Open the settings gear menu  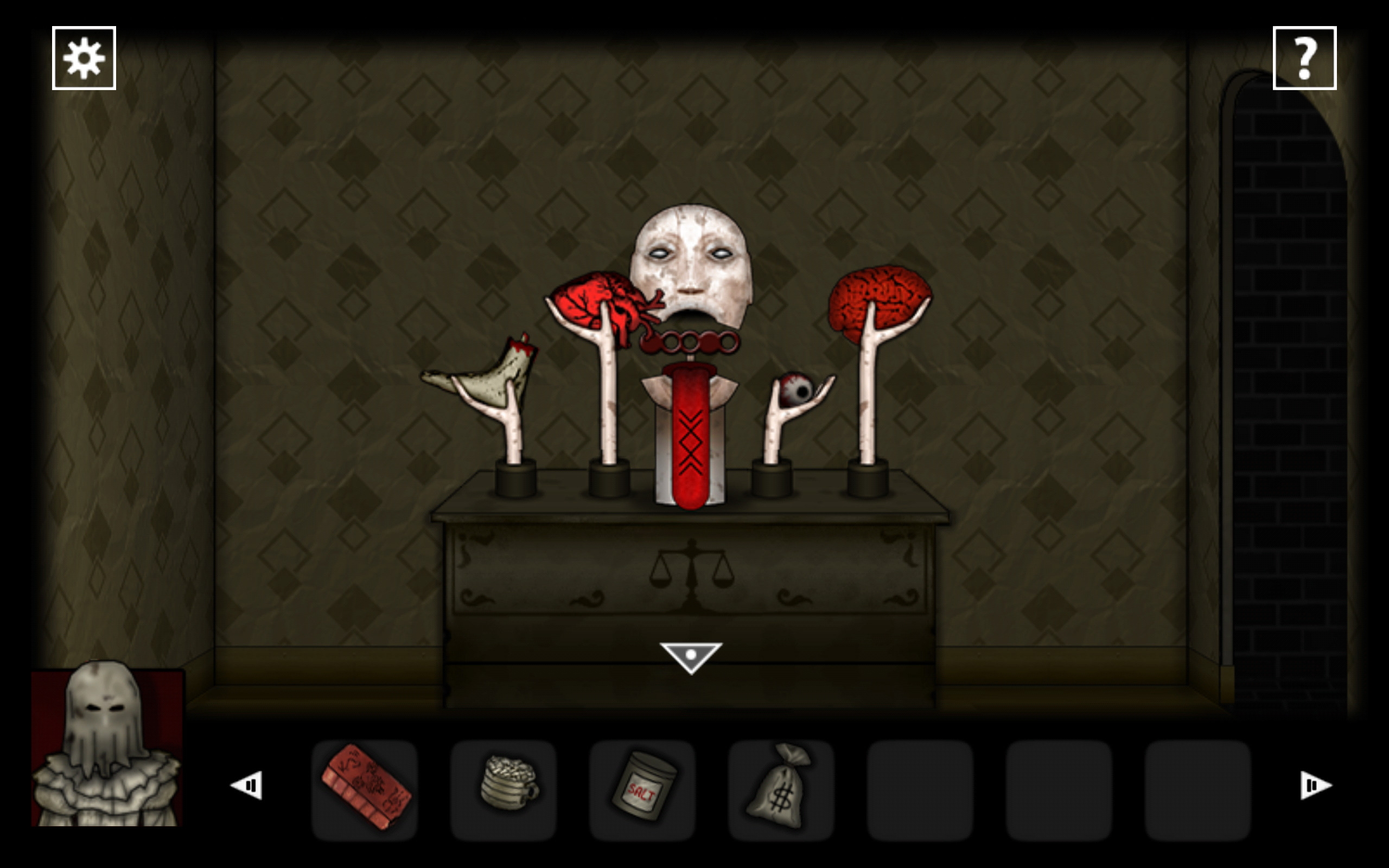point(84,56)
